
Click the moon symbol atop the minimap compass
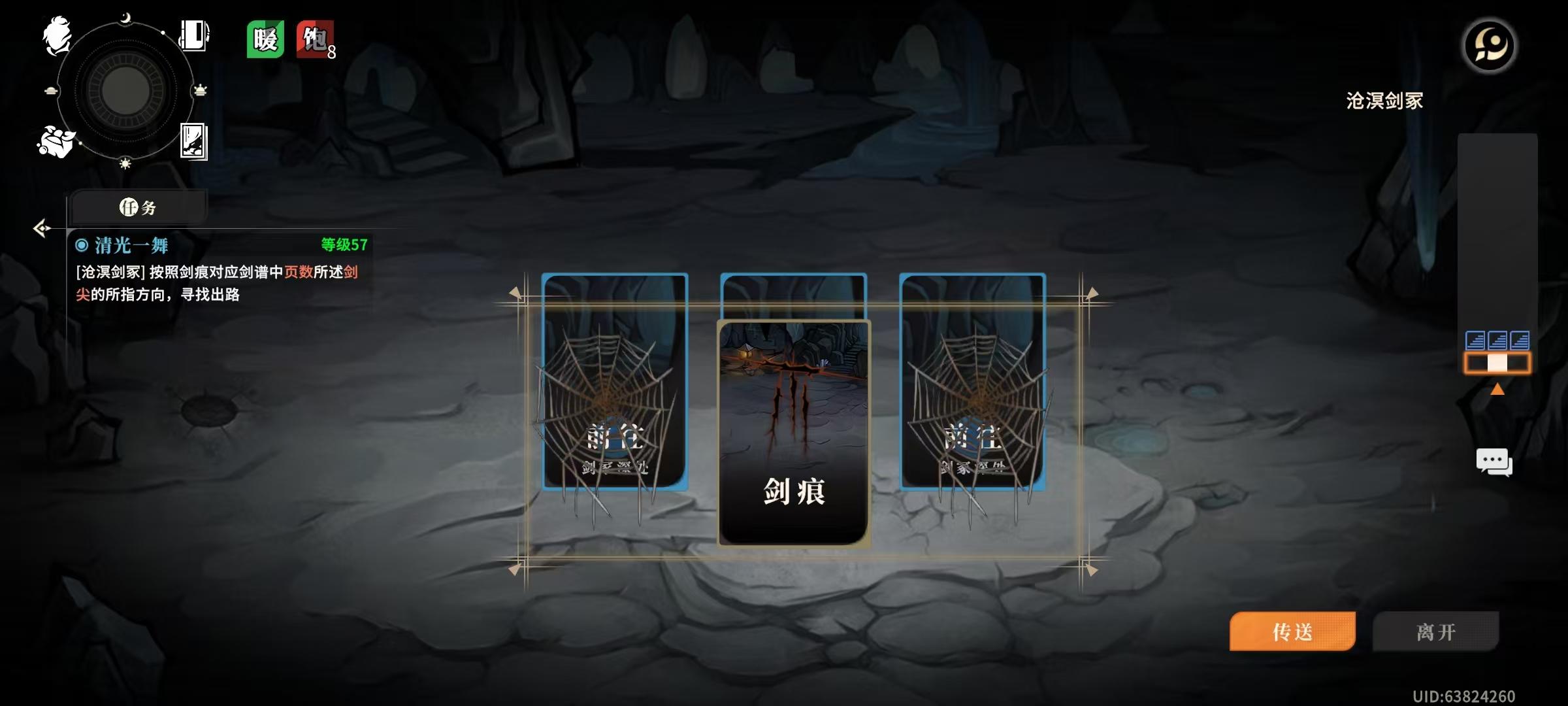click(125, 17)
